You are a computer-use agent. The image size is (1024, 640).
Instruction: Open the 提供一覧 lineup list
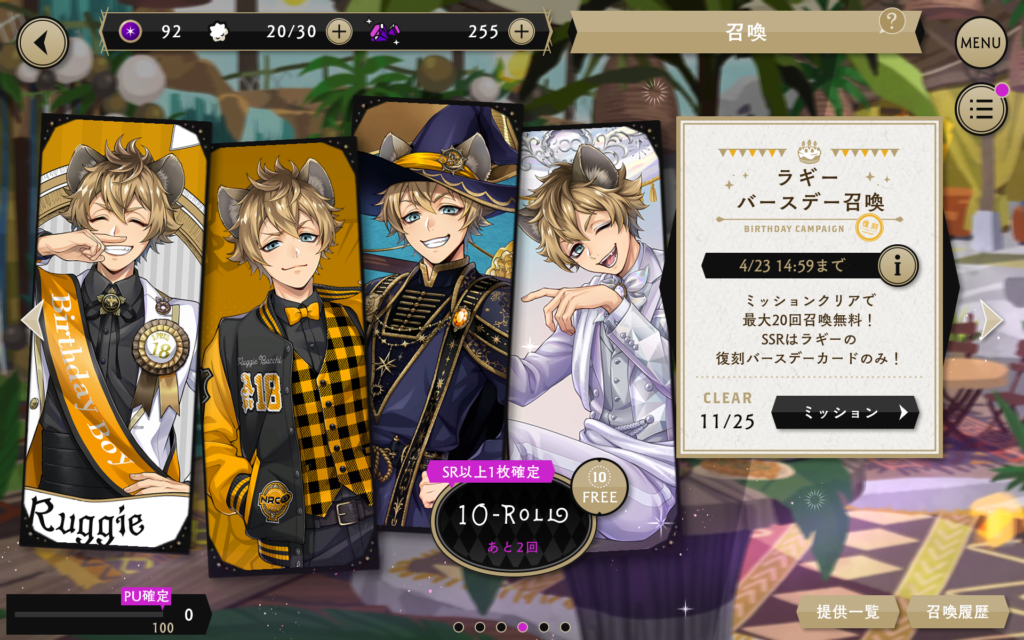(848, 612)
